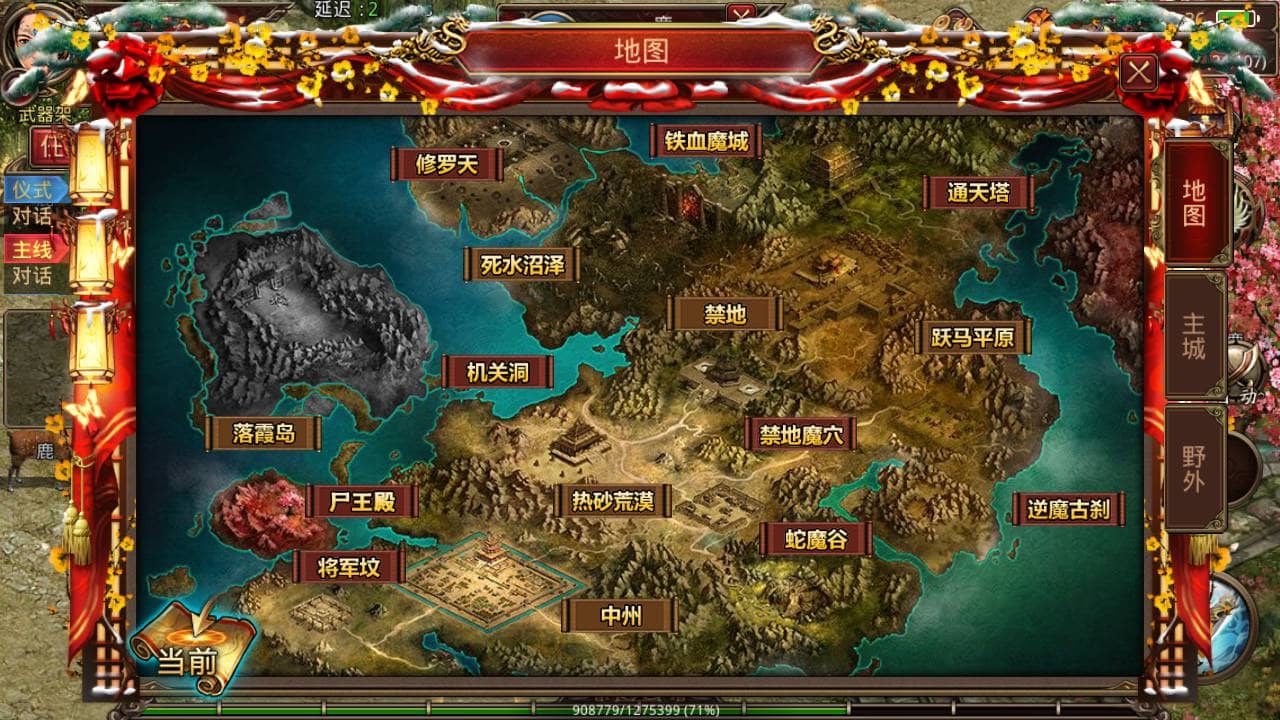Select 落霞岛 island label
1280x720 pixels.
pyautogui.click(x=264, y=434)
